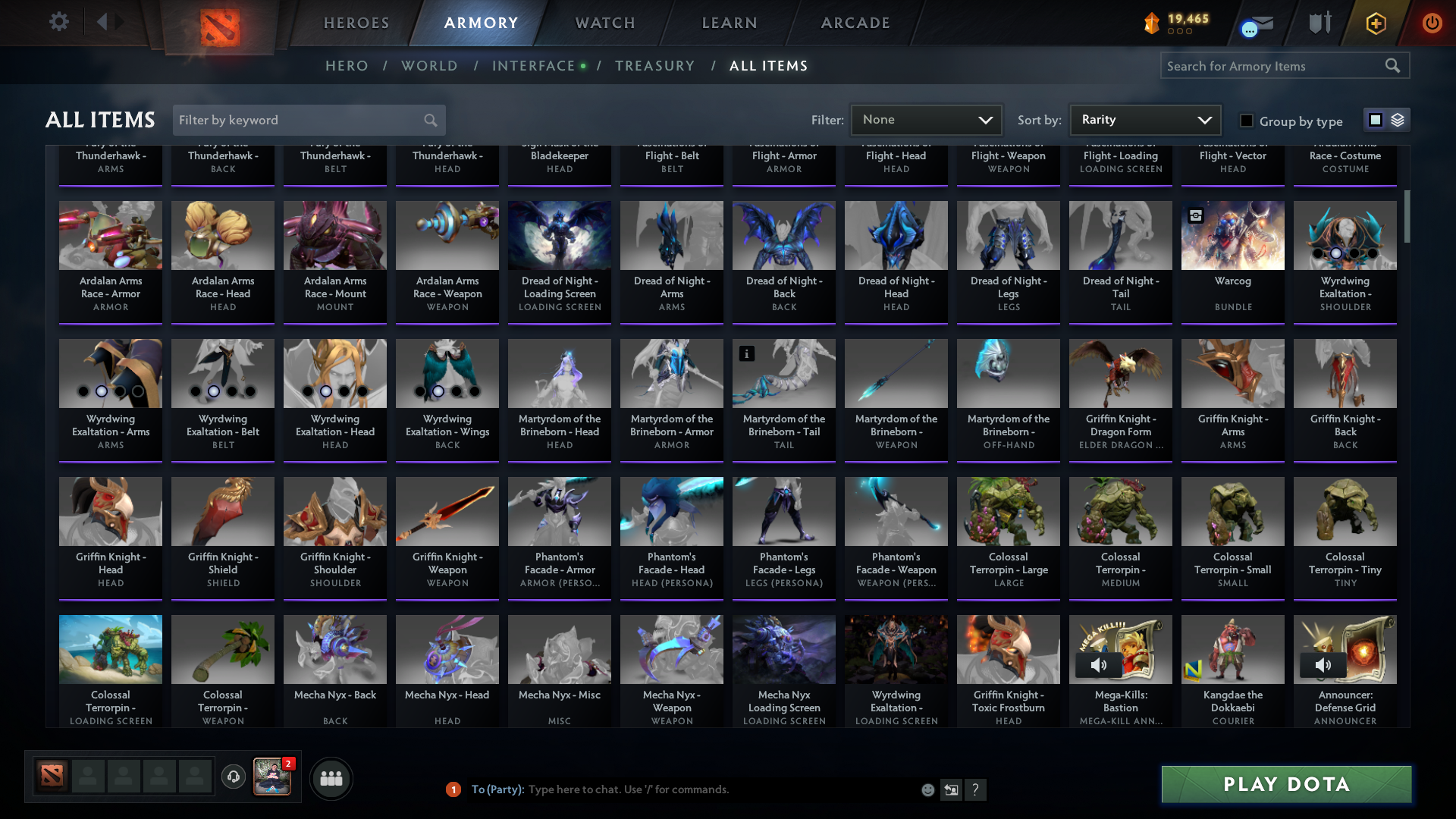Image resolution: width=1456 pixels, height=819 pixels.
Task: Click the question mark help icon near chat
Action: (977, 789)
